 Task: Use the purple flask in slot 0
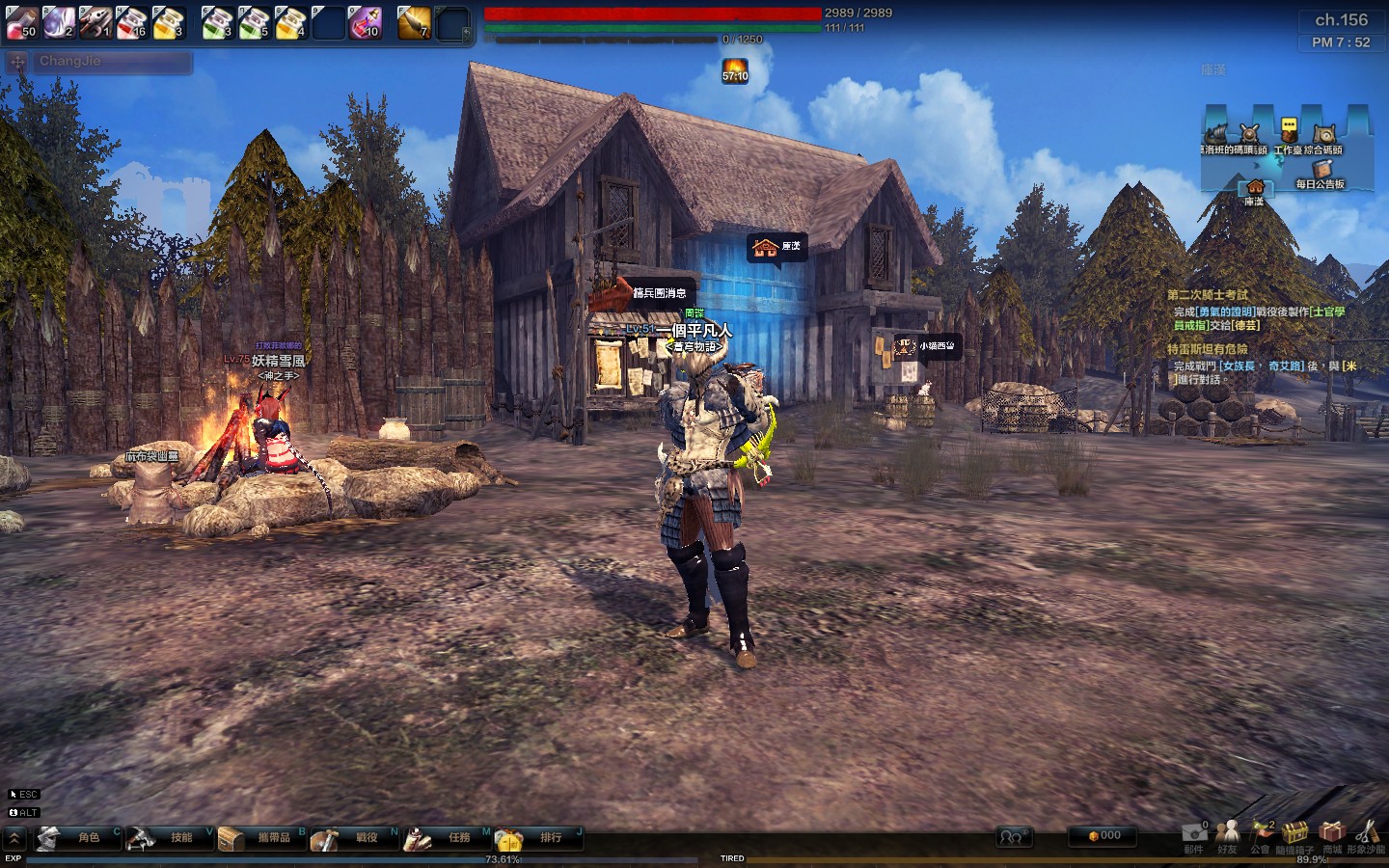click(x=364, y=22)
